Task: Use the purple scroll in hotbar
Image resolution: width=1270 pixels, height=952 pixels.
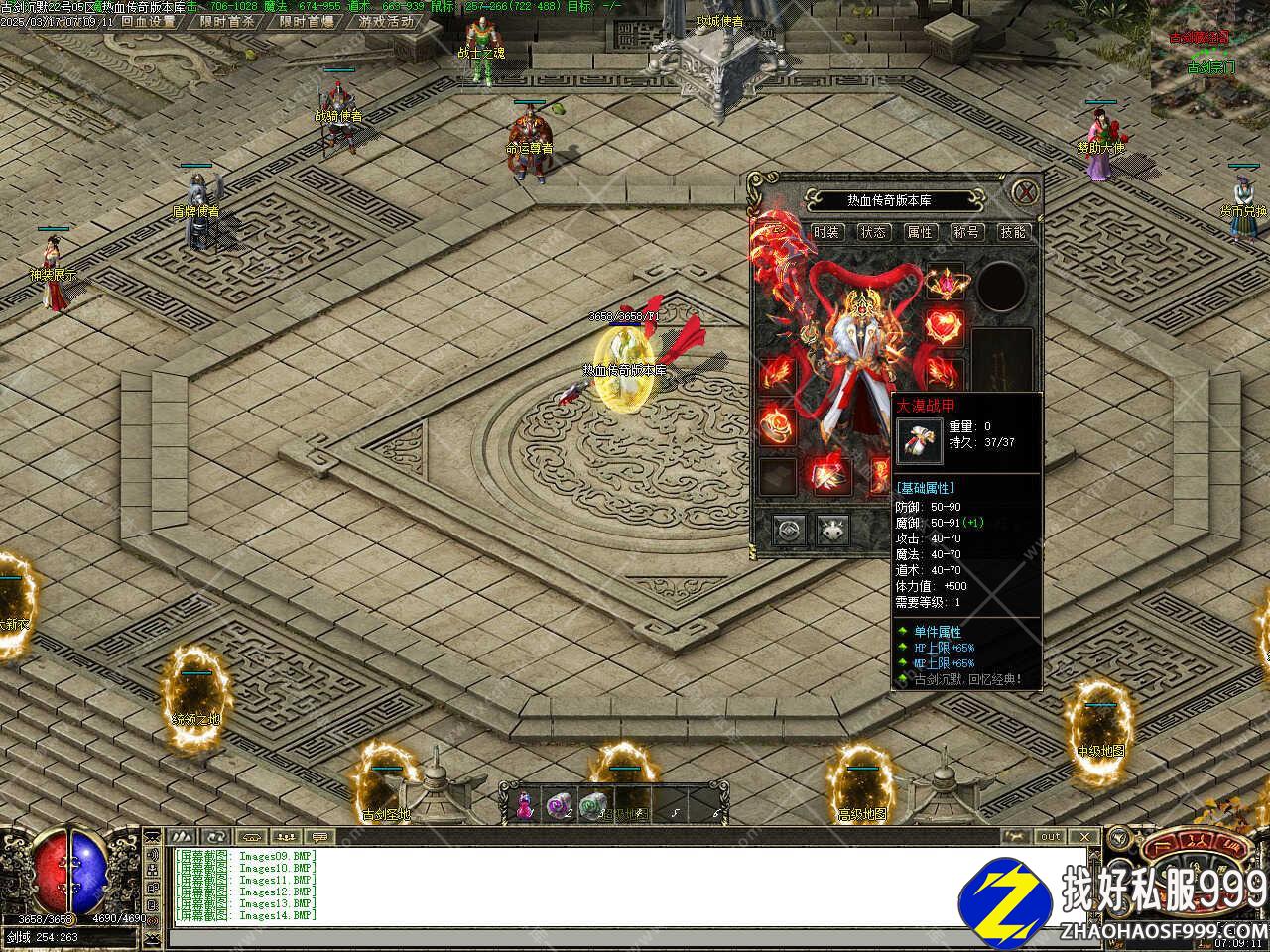Action: point(560,806)
